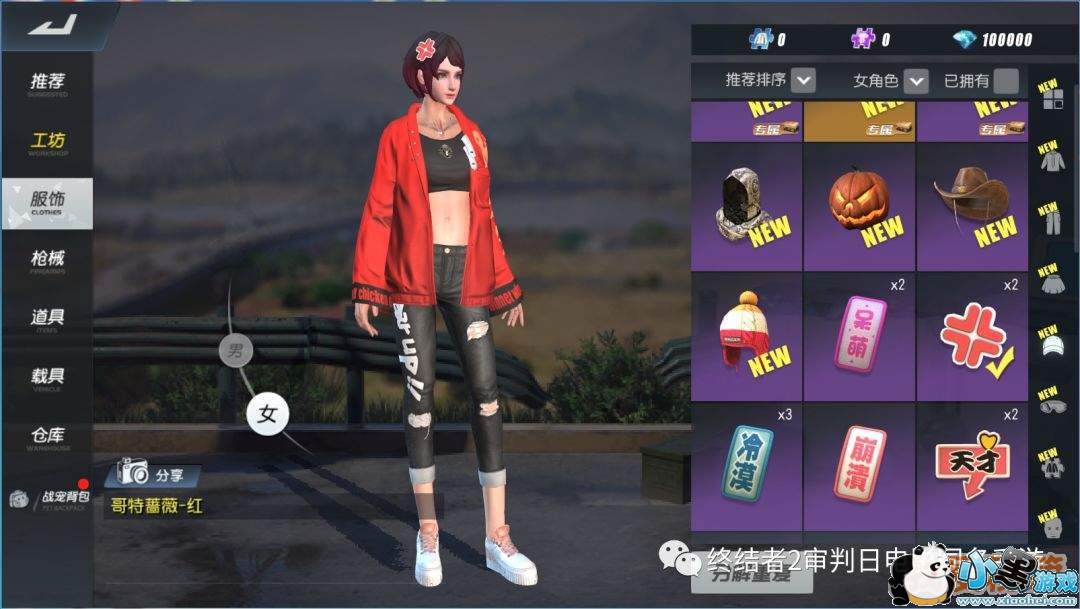Go to the 仓库 Warehouse tab
This screenshot has width=1080, height=609.
47,438
